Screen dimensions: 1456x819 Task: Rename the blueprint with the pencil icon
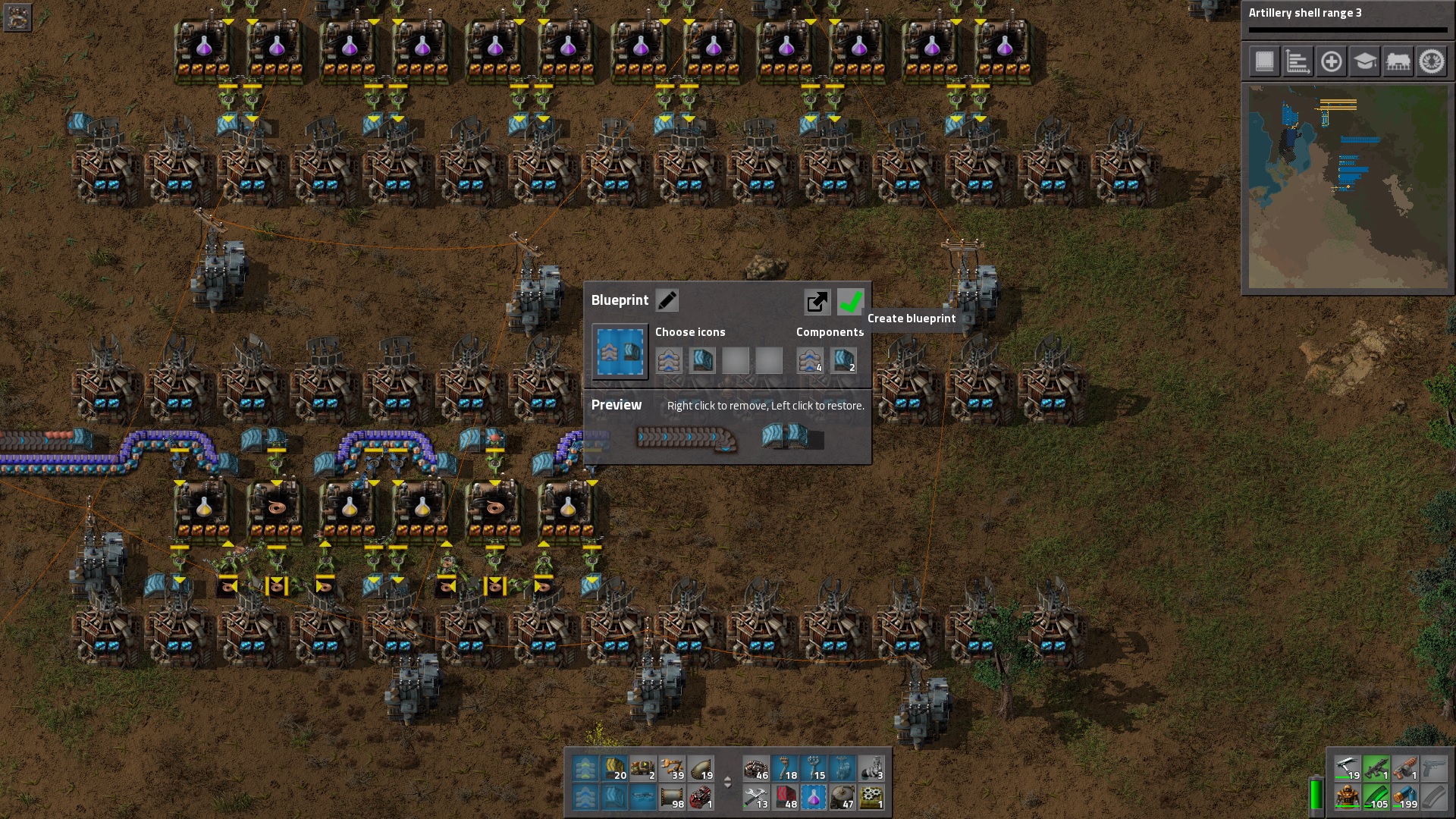click(x=667, y=300)
